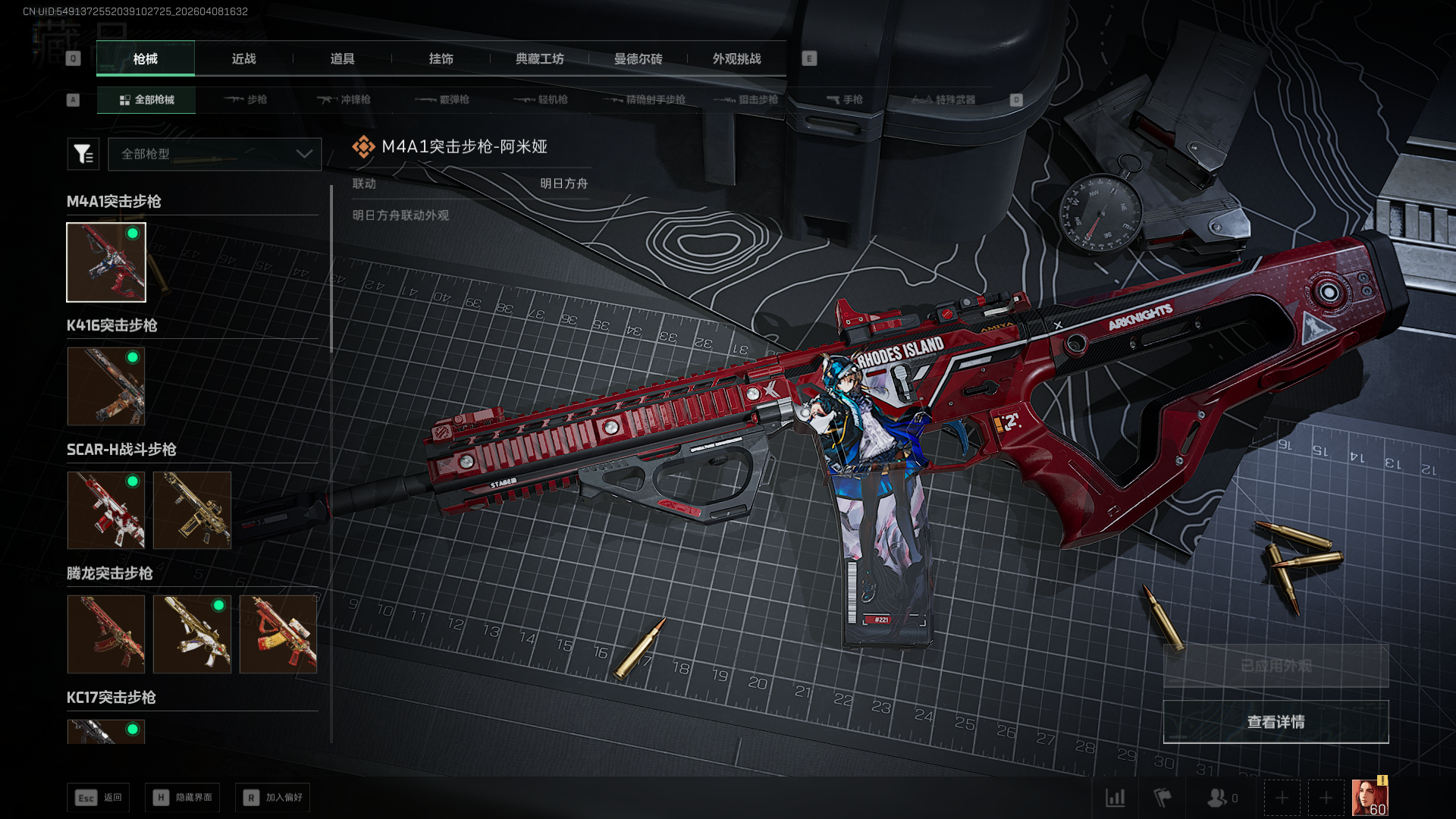Click the funnel filter button
Screen dimensions: 1456x819
83,154
